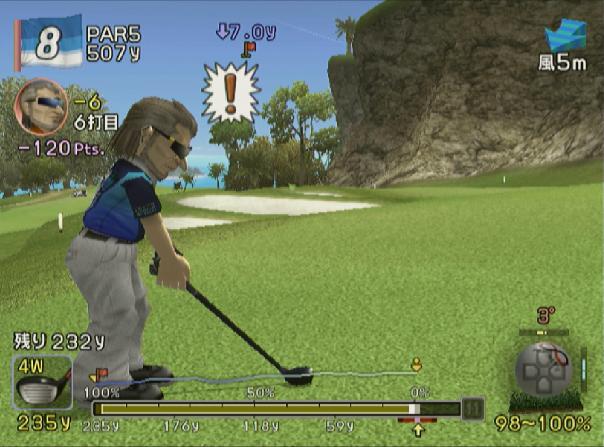Click the exclamation mark alert bubble
The width and height of the screenshot is (604, 447).
point(230,91)
